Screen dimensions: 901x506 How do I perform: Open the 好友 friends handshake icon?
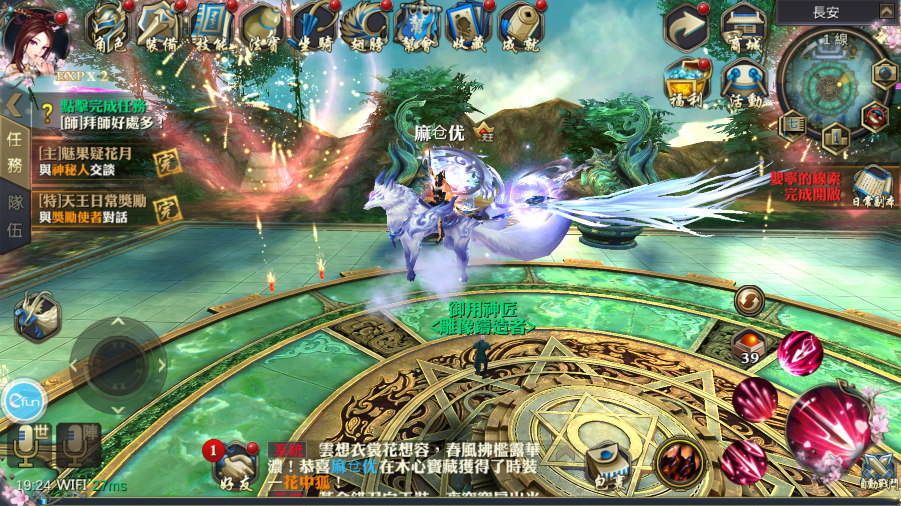click(x=232, y=464)
